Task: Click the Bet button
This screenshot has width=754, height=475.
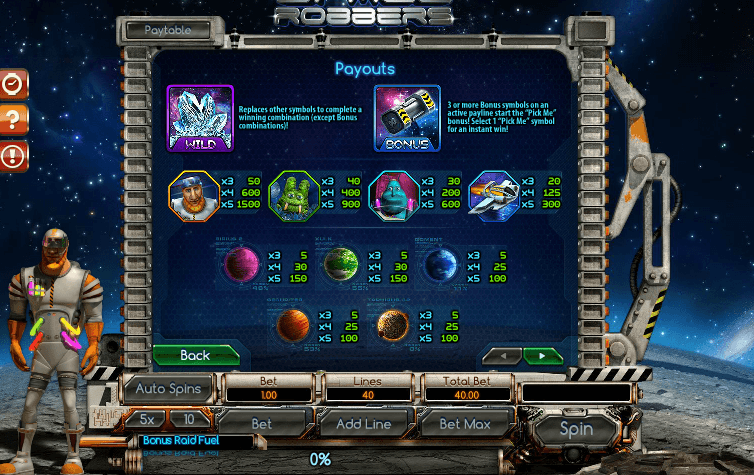Action: [x=261, y=424]
